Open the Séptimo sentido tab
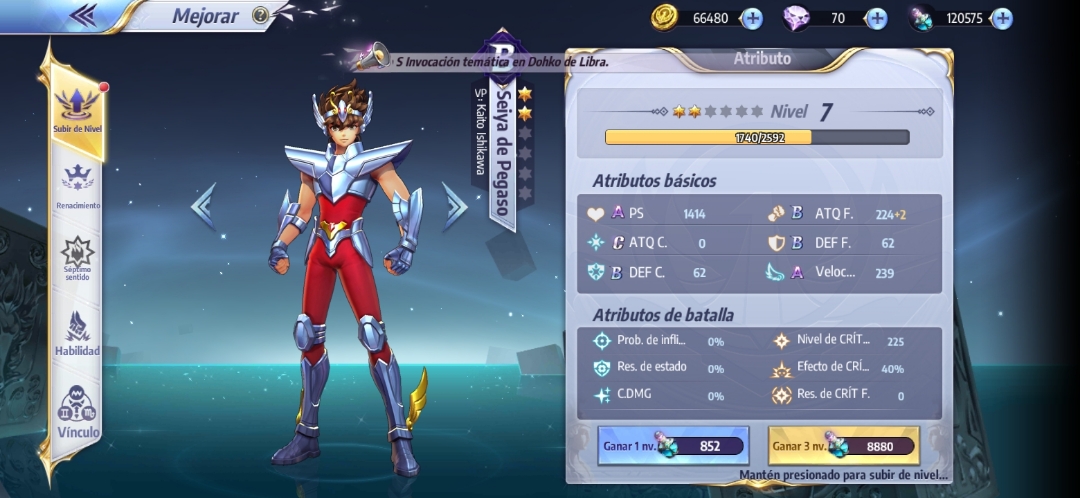This screenshot has width=1080, height=498. [x=78, y=259]
